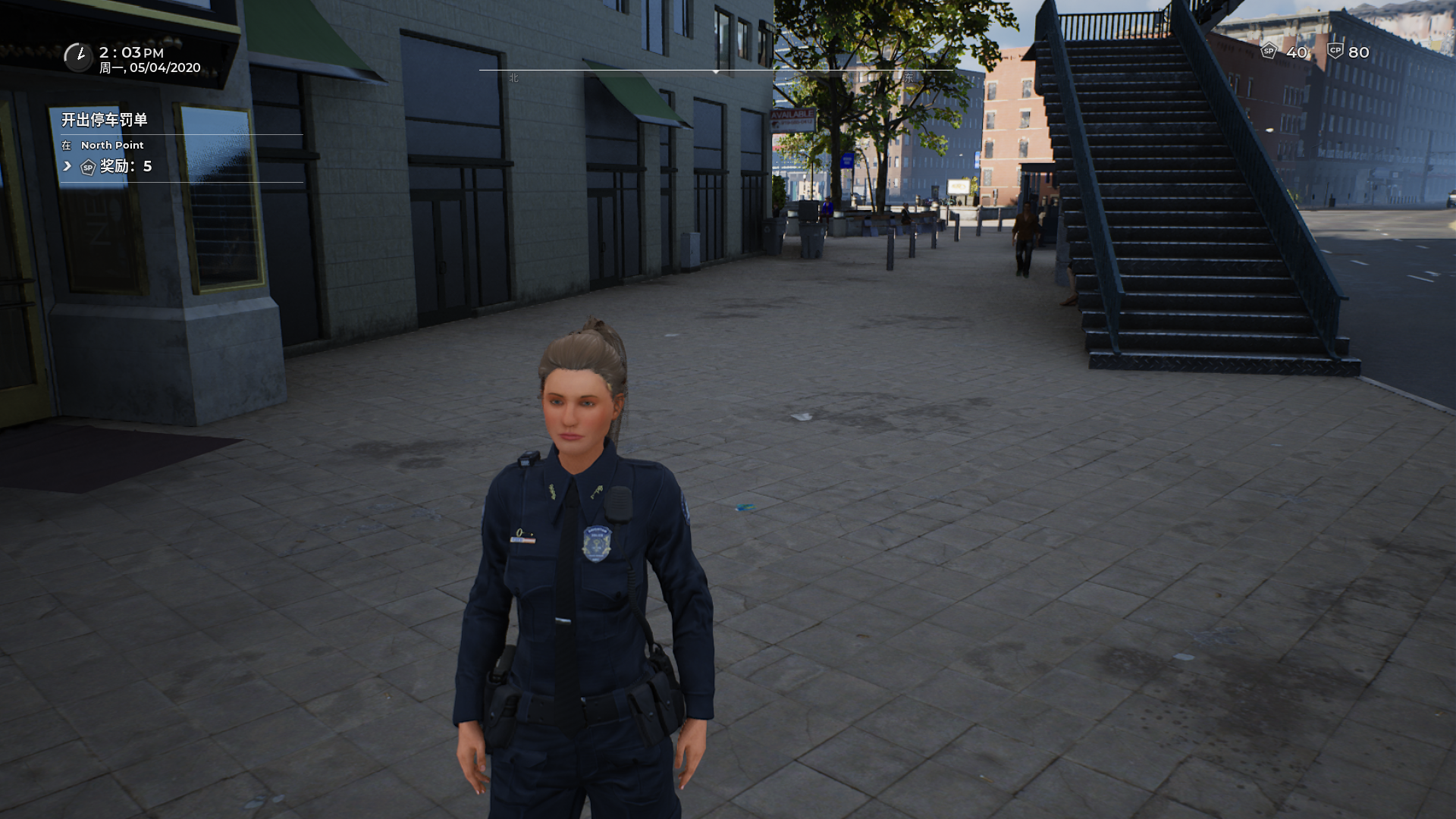
Task: Select the 开出停车罚单 objective tracker
Action: [x=105, y=120]
